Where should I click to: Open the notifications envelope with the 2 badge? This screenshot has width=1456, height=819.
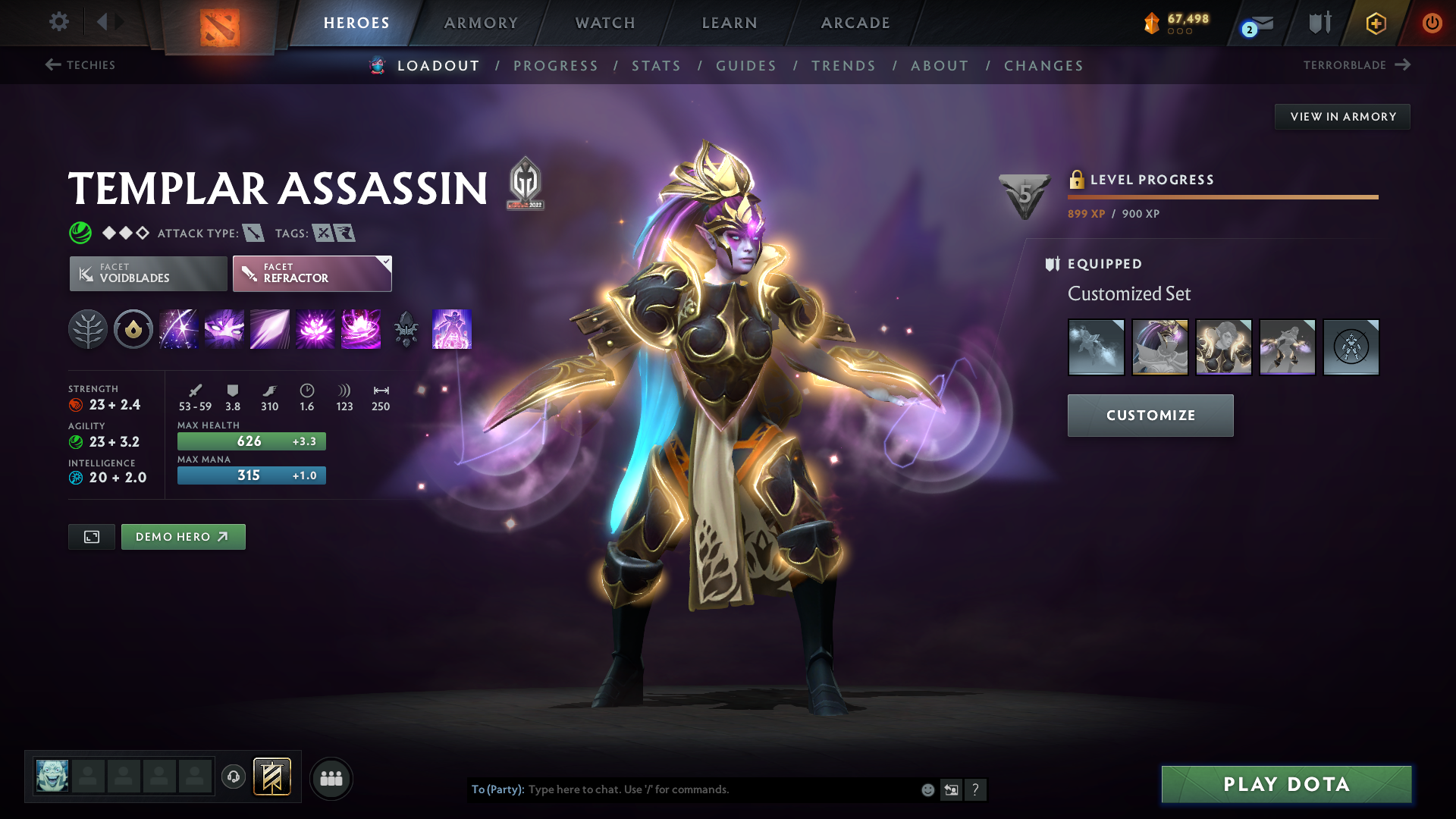click(1255, 23)
